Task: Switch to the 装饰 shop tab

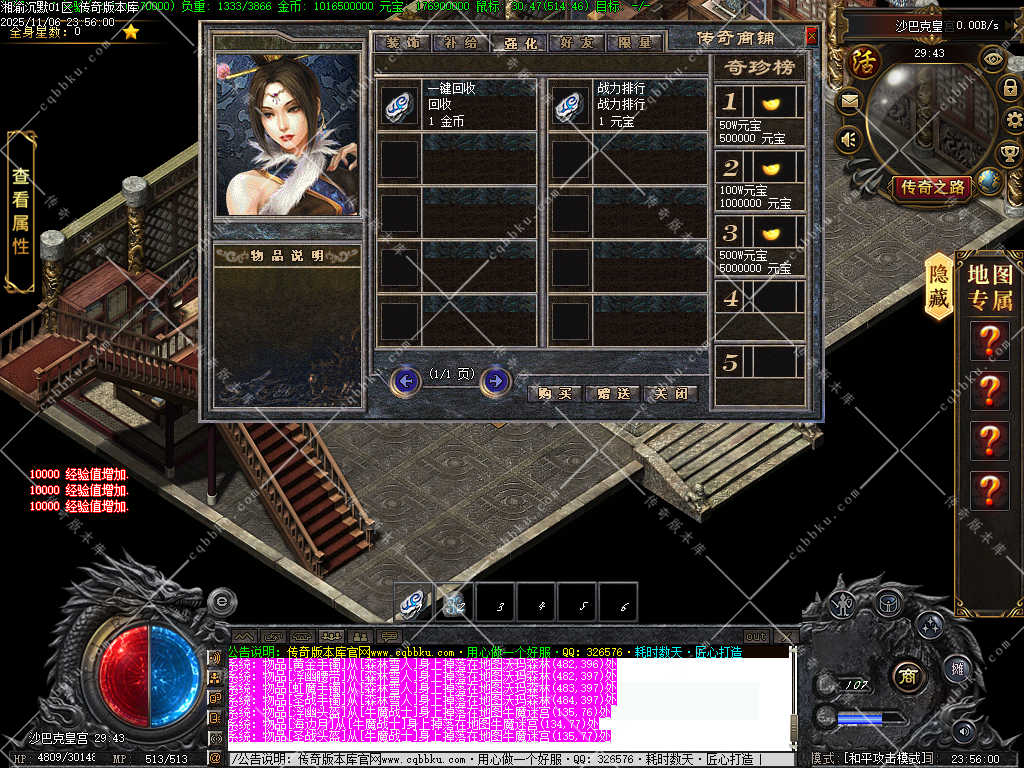Action: tap(402, 43)
